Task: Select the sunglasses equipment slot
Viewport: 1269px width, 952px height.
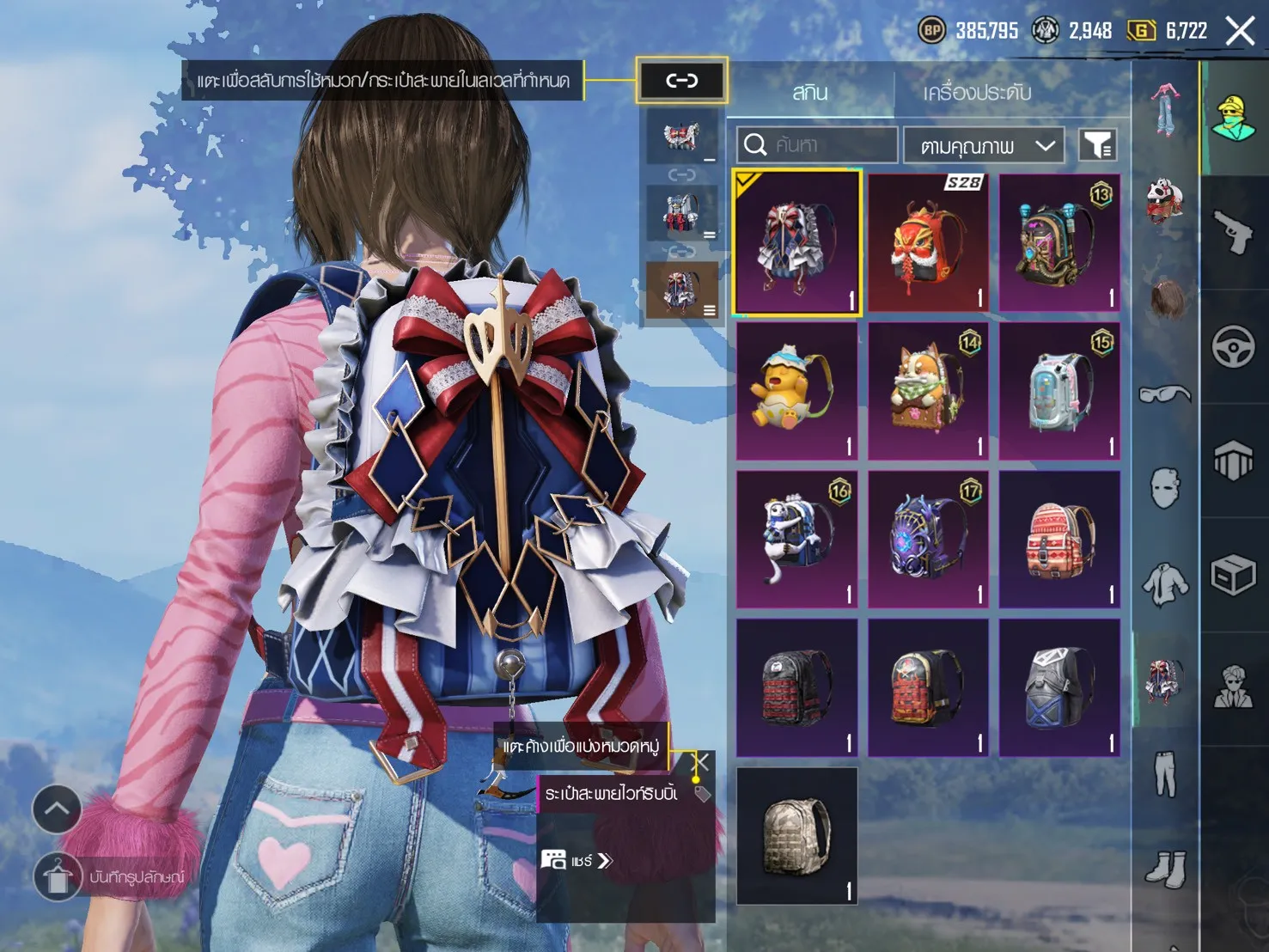Action: [1164, 394]
